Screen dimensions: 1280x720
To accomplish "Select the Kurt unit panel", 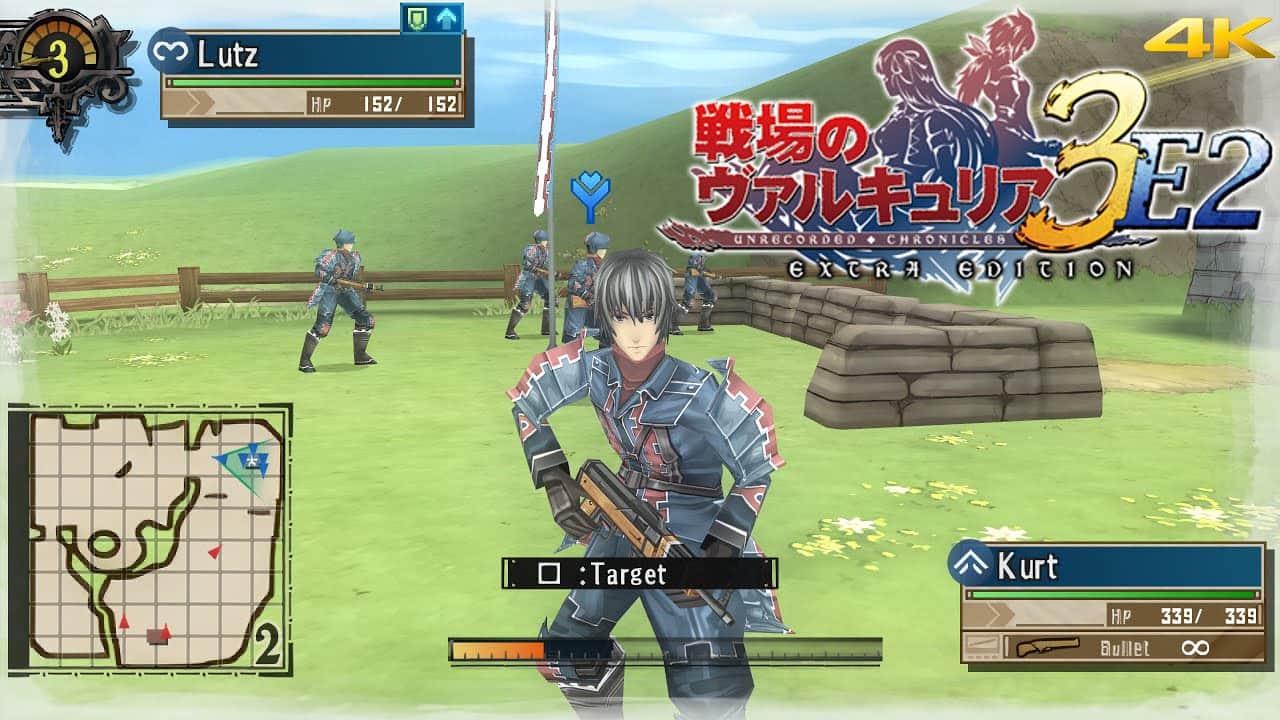I will click(1112, 602).
